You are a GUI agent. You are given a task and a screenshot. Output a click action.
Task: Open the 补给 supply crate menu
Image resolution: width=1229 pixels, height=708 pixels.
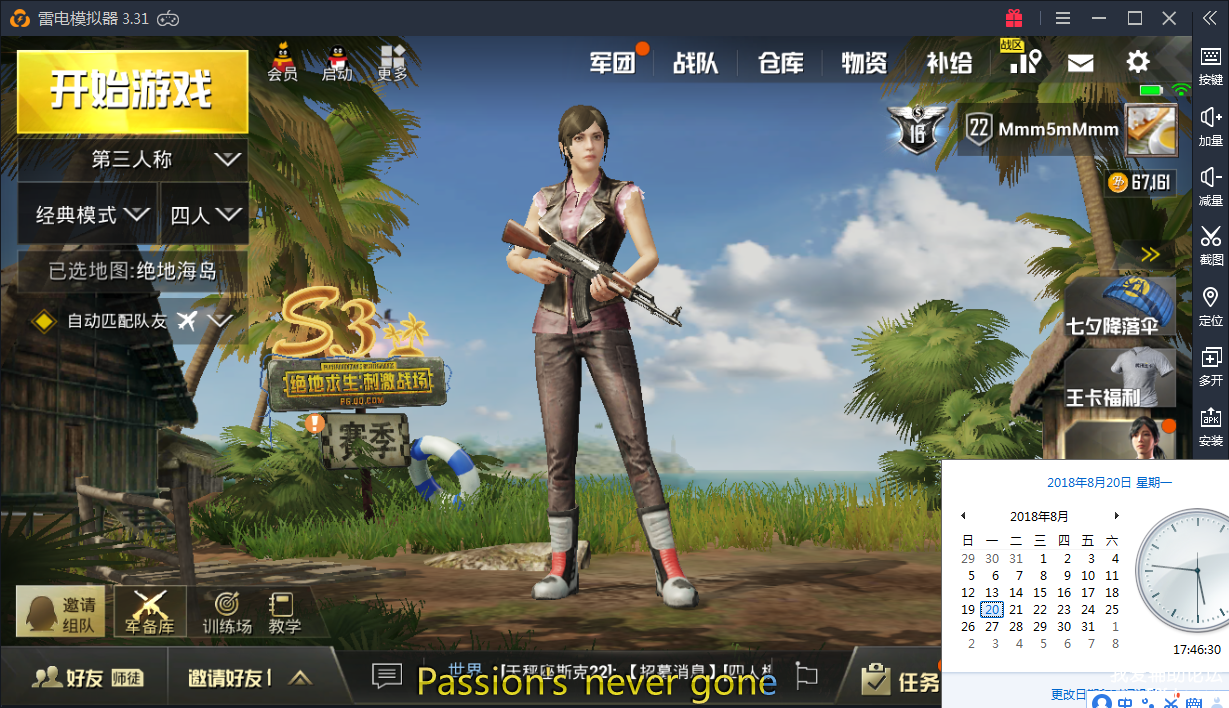tap(949, 63)
